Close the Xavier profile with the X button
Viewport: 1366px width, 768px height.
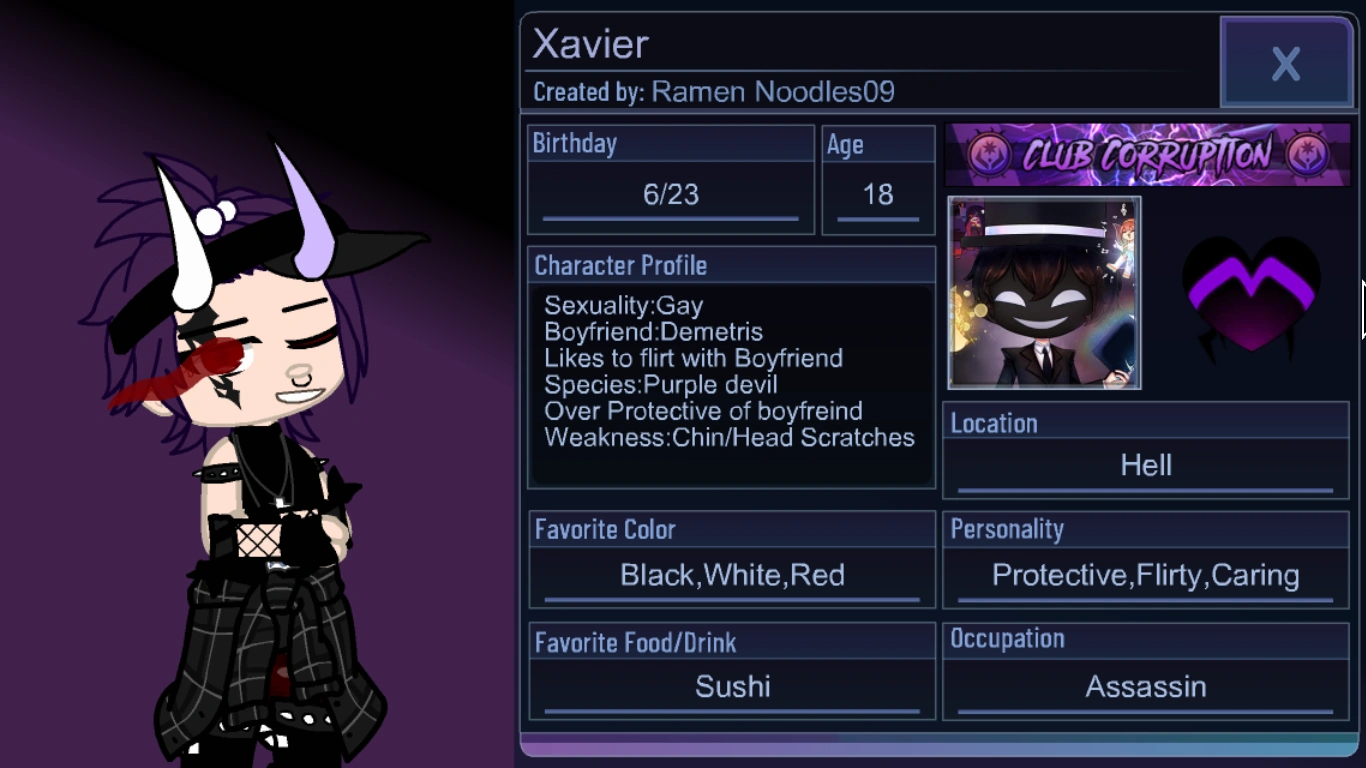pyautogui.click(x=1286, y=62)
